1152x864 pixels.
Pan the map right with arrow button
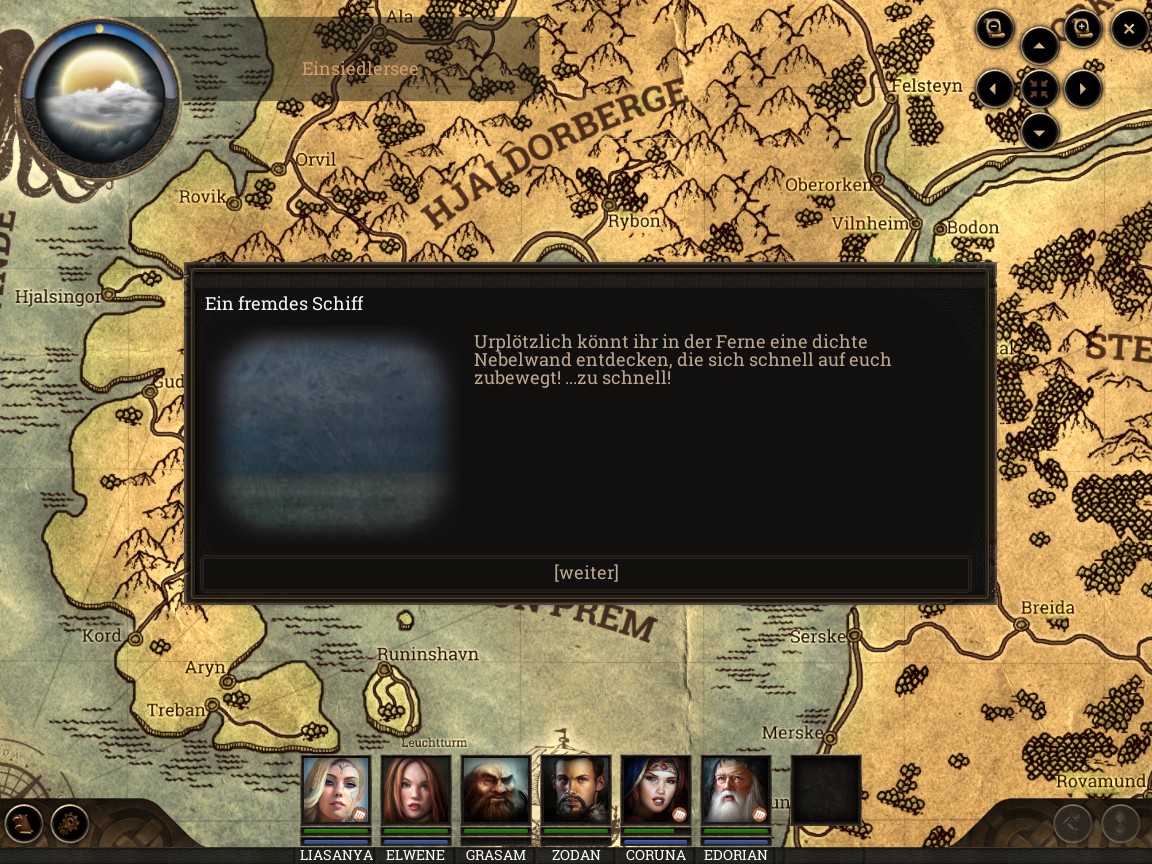click(x=1083, y=89)
